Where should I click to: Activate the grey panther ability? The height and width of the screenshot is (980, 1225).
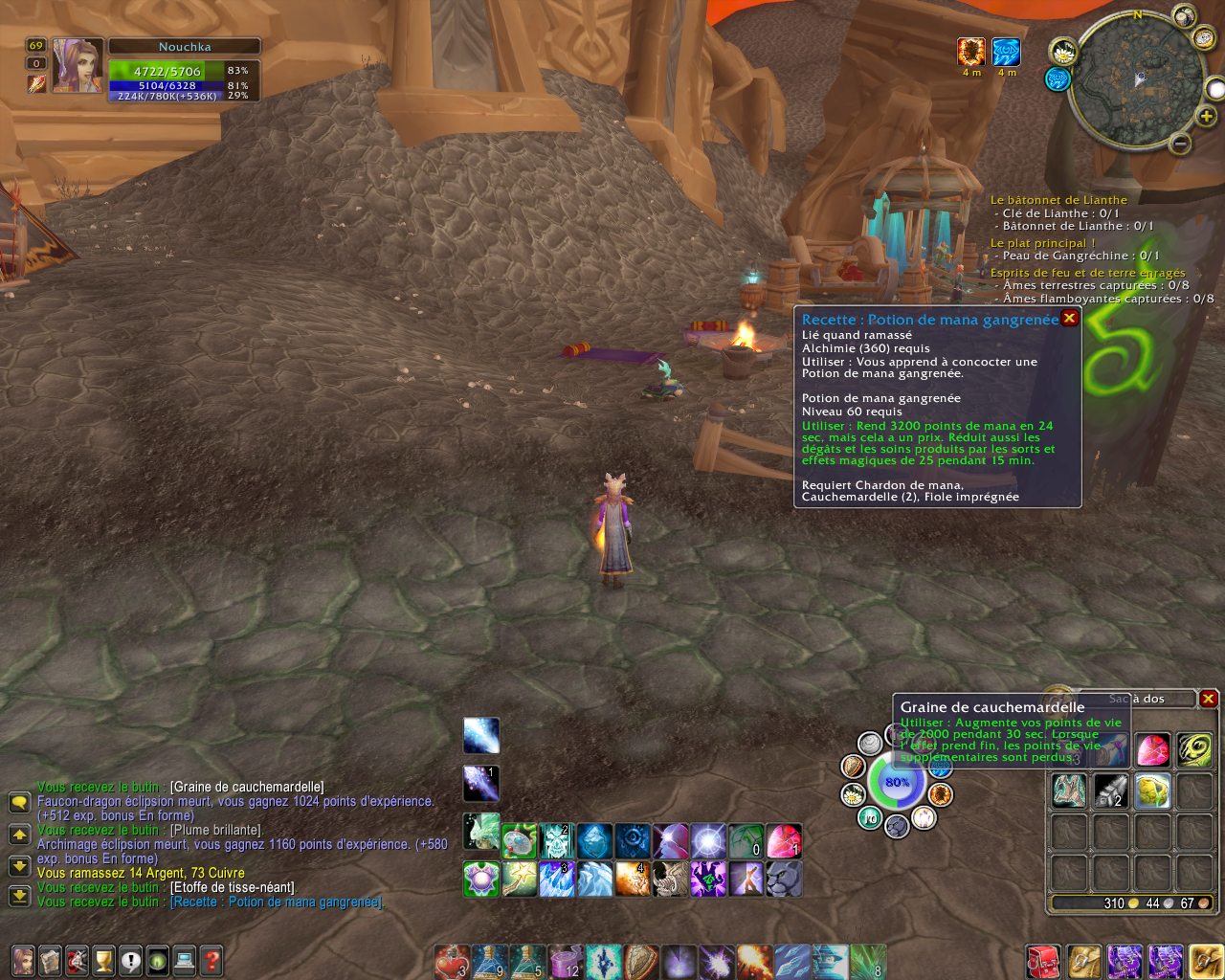click(x=784, y=879)
